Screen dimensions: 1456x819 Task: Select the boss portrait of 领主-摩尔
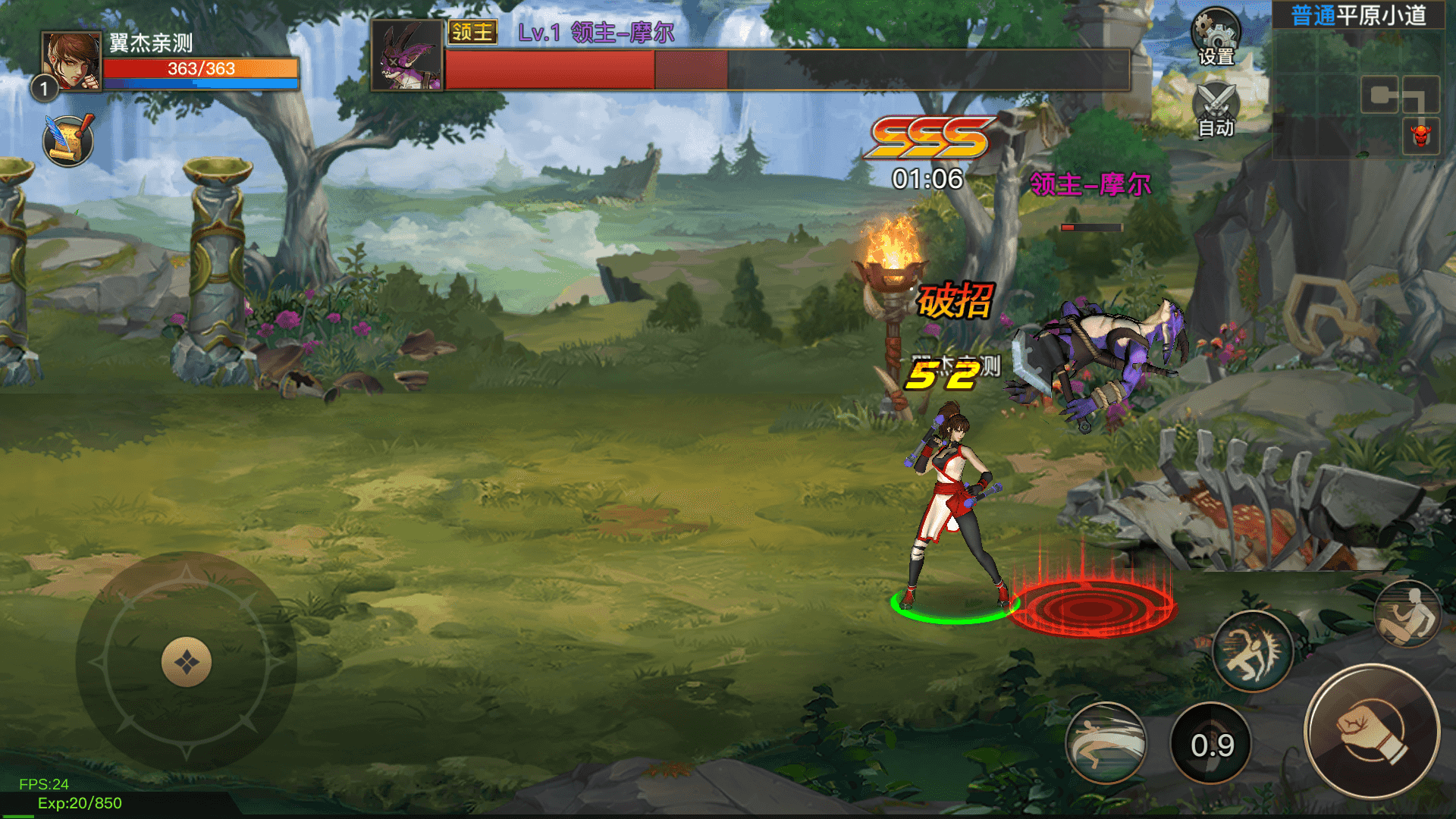407,55
